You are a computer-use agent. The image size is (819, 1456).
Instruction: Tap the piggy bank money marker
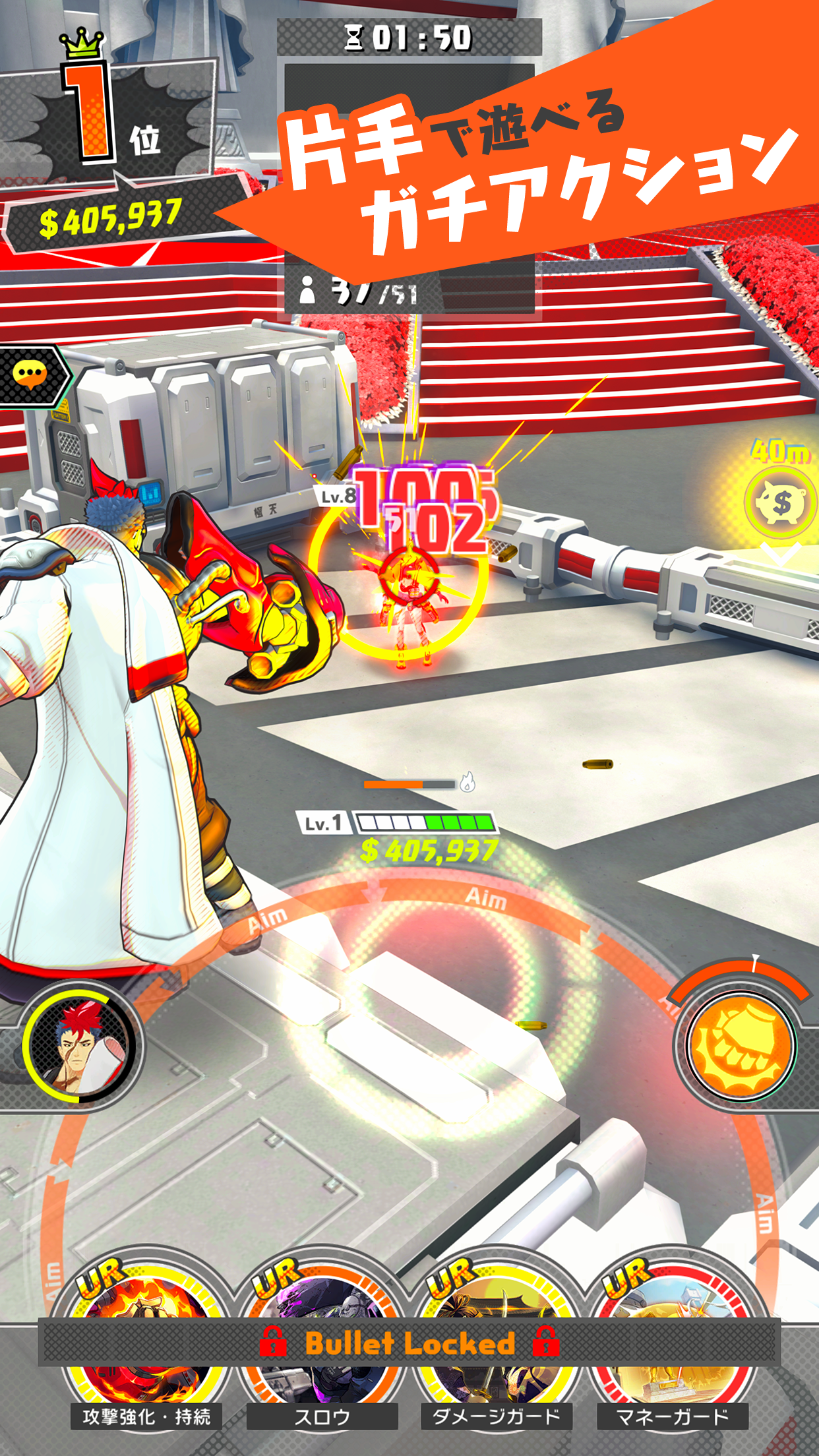[780, 503]
